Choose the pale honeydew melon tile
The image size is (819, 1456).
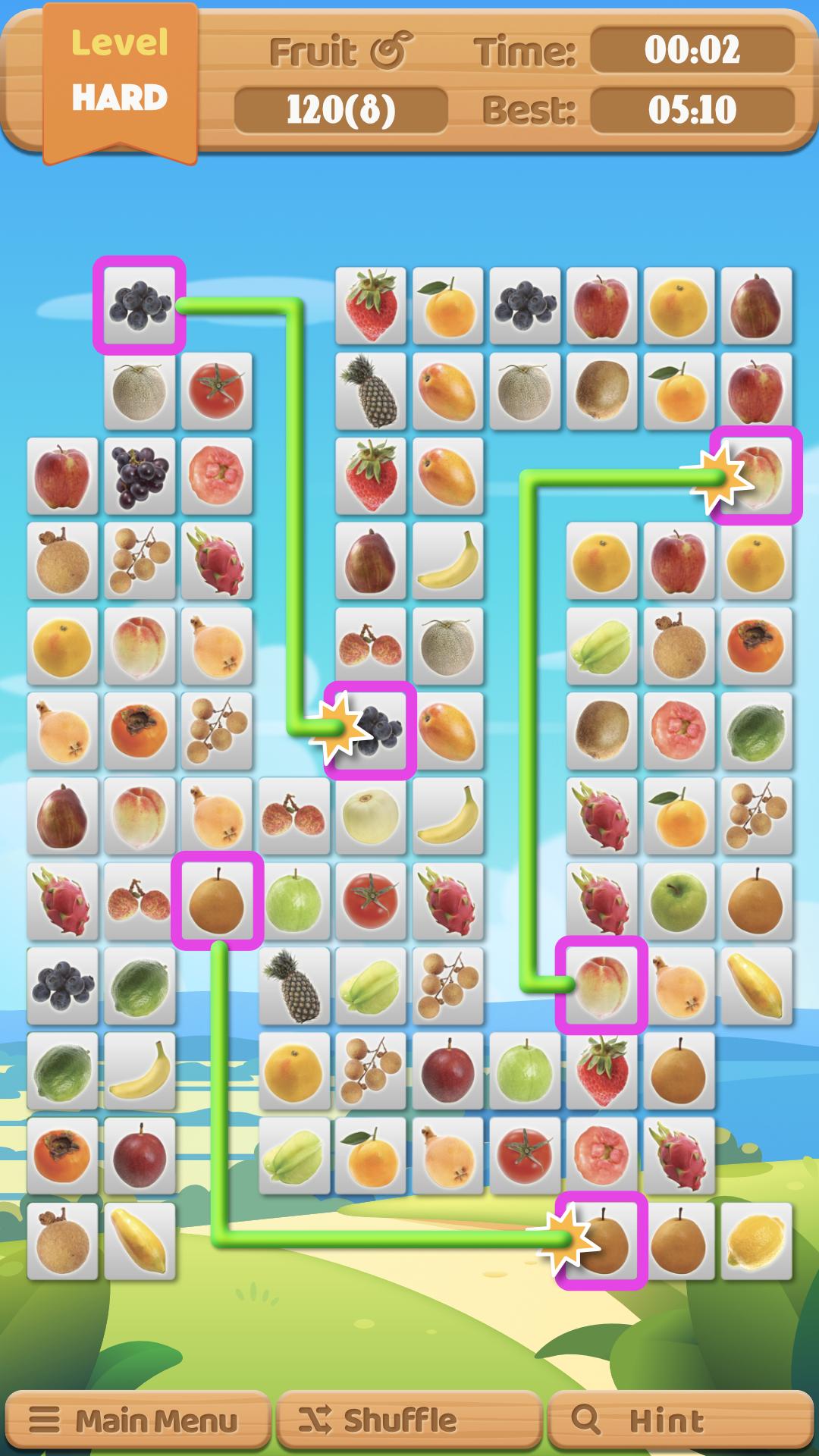click(370, 814)
